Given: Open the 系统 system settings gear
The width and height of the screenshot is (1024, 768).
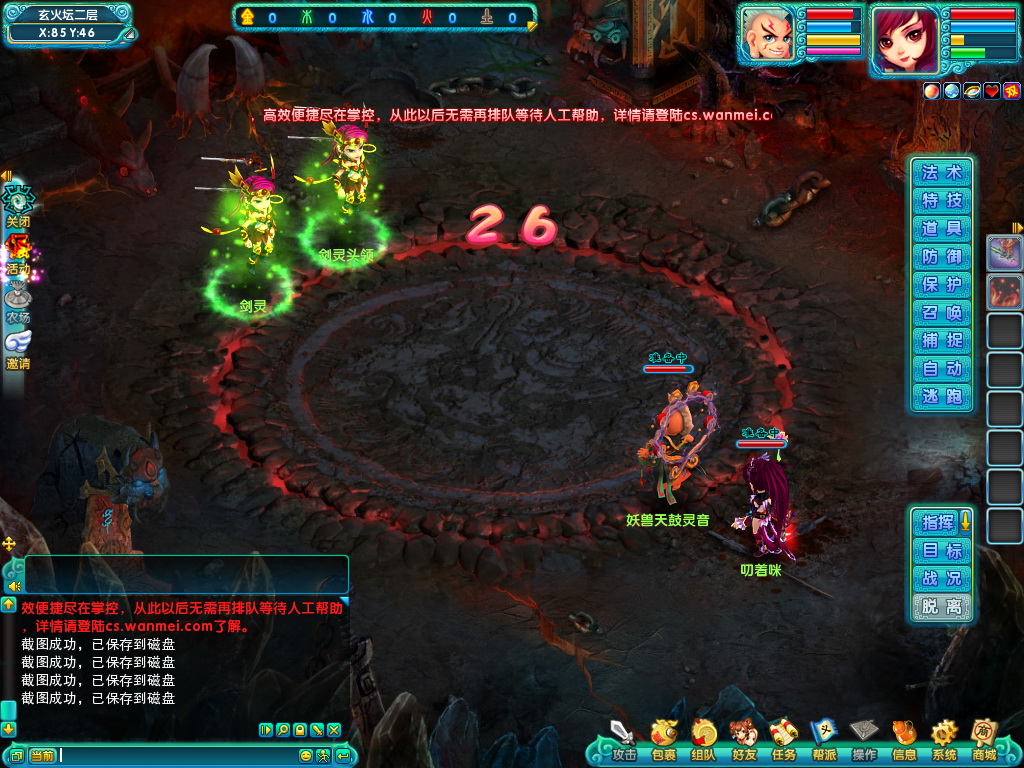Looking at the screenshot, I should click(x=943, y=738).
